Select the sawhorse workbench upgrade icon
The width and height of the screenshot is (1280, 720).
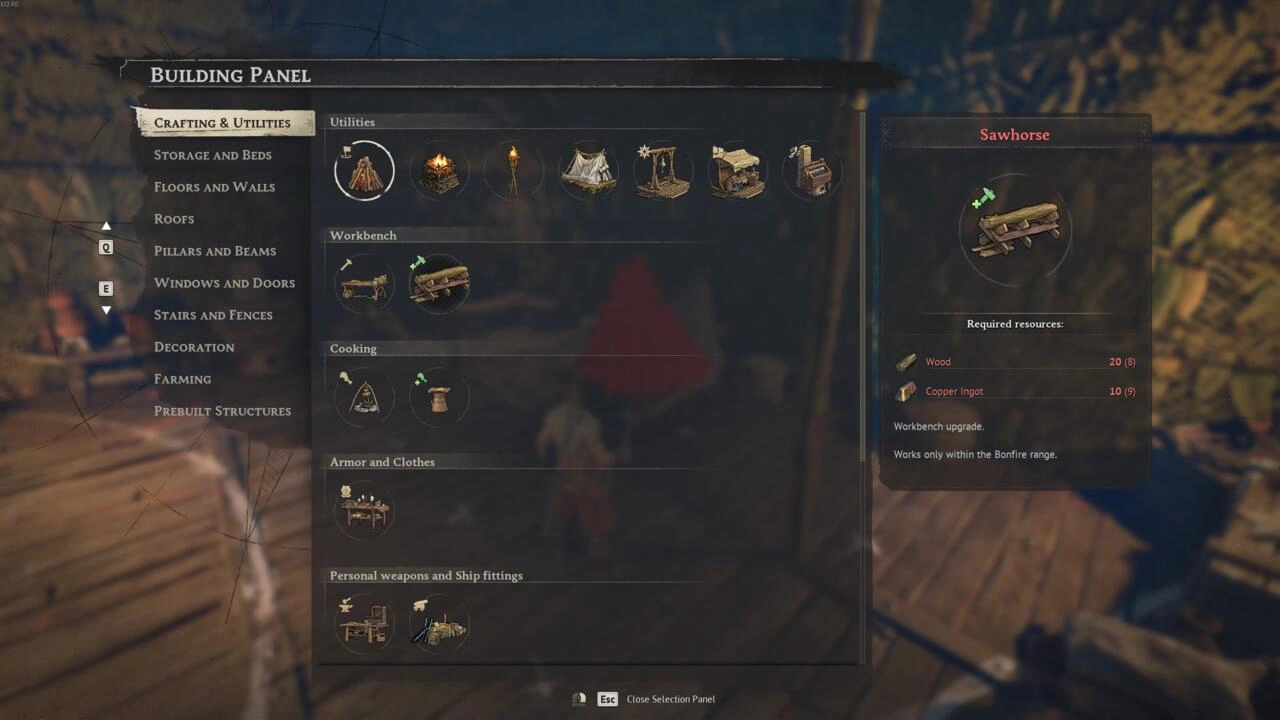point(439,284)
